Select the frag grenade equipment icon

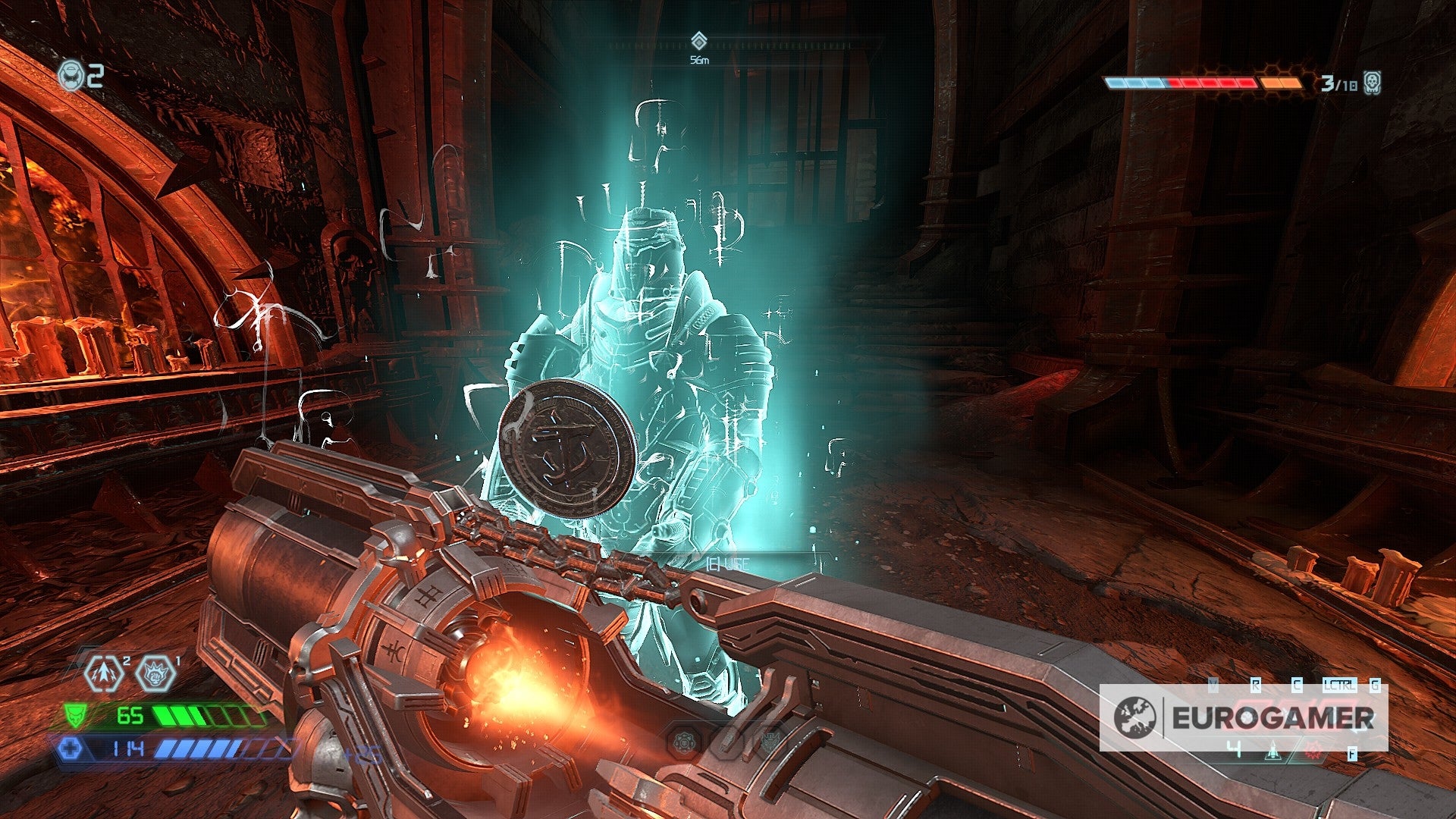(x=157, y=673)
